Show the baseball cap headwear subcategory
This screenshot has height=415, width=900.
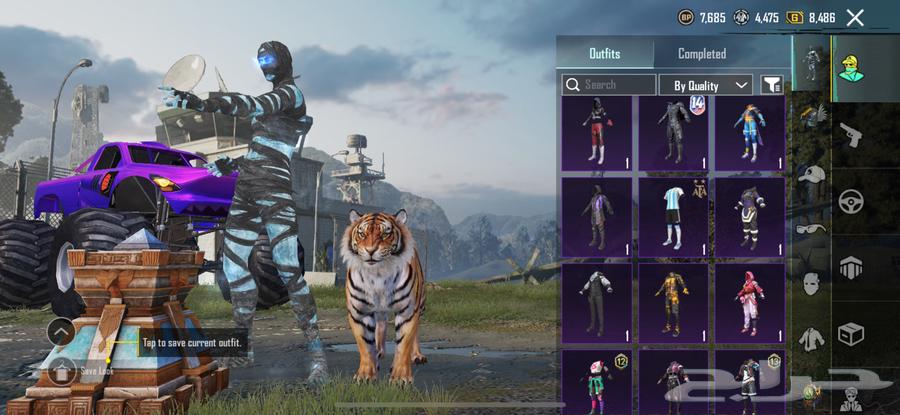pos(810,174)
